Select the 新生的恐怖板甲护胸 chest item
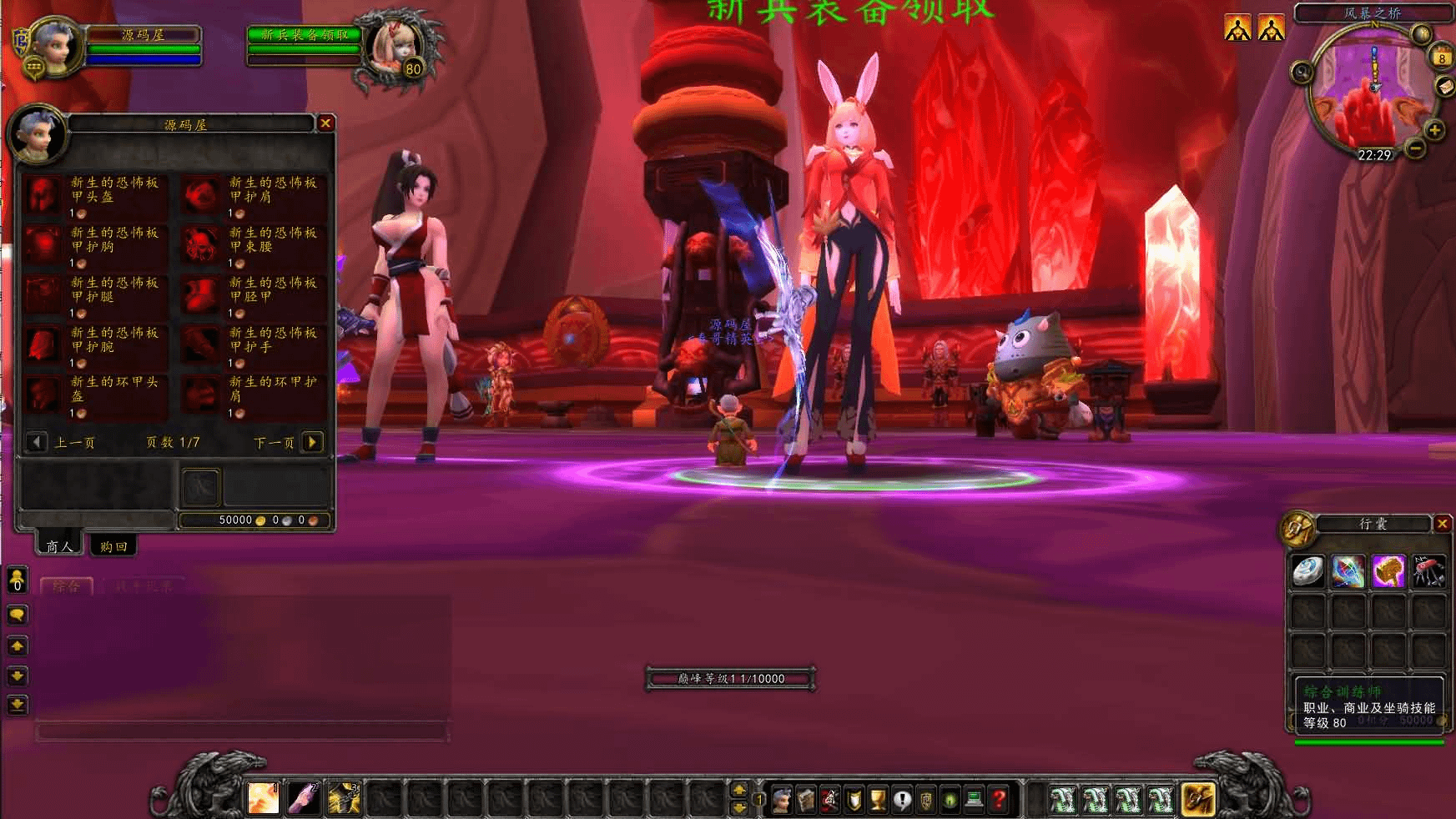The width and height of the screenshot is (1456, 819). 43,245
